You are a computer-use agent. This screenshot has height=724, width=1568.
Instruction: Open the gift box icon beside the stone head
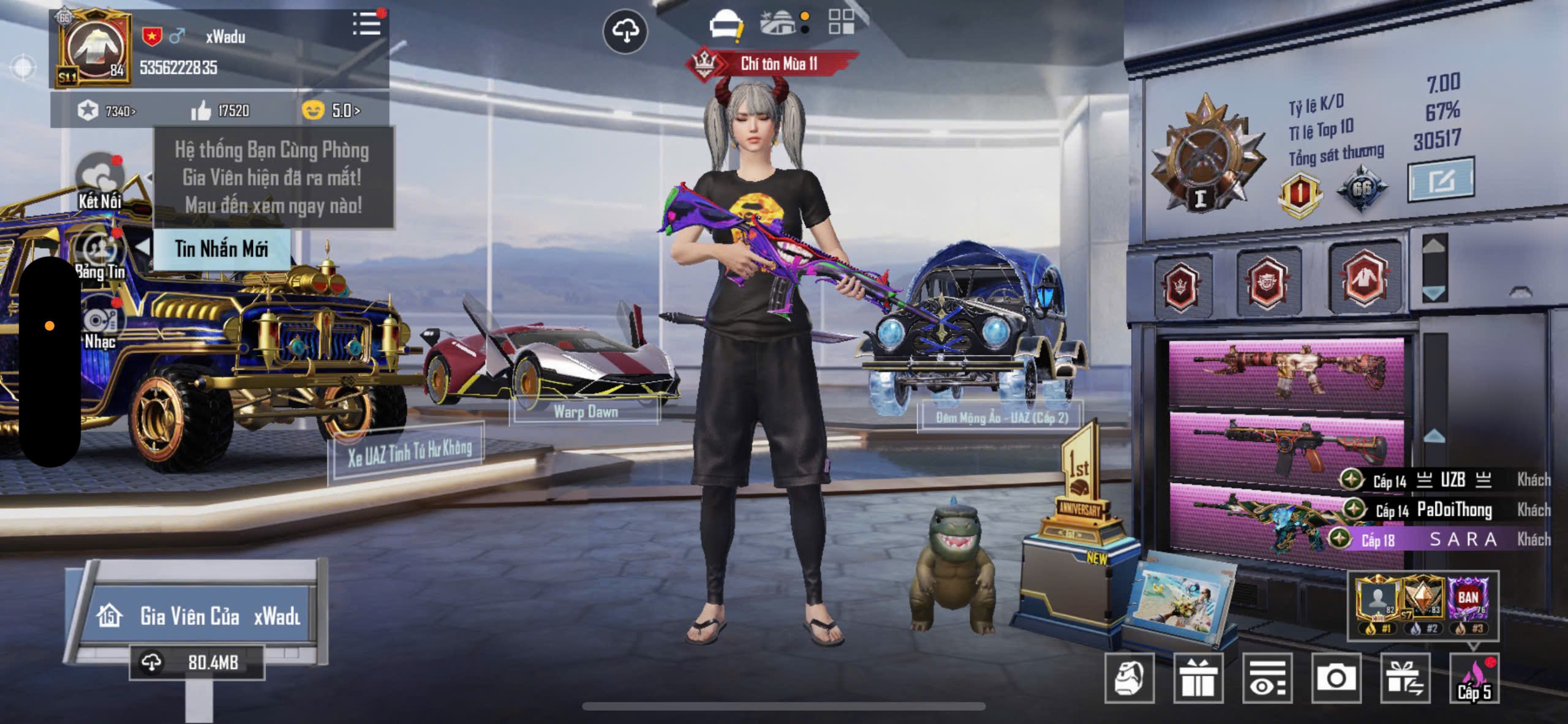click(x=1198, y=678)
